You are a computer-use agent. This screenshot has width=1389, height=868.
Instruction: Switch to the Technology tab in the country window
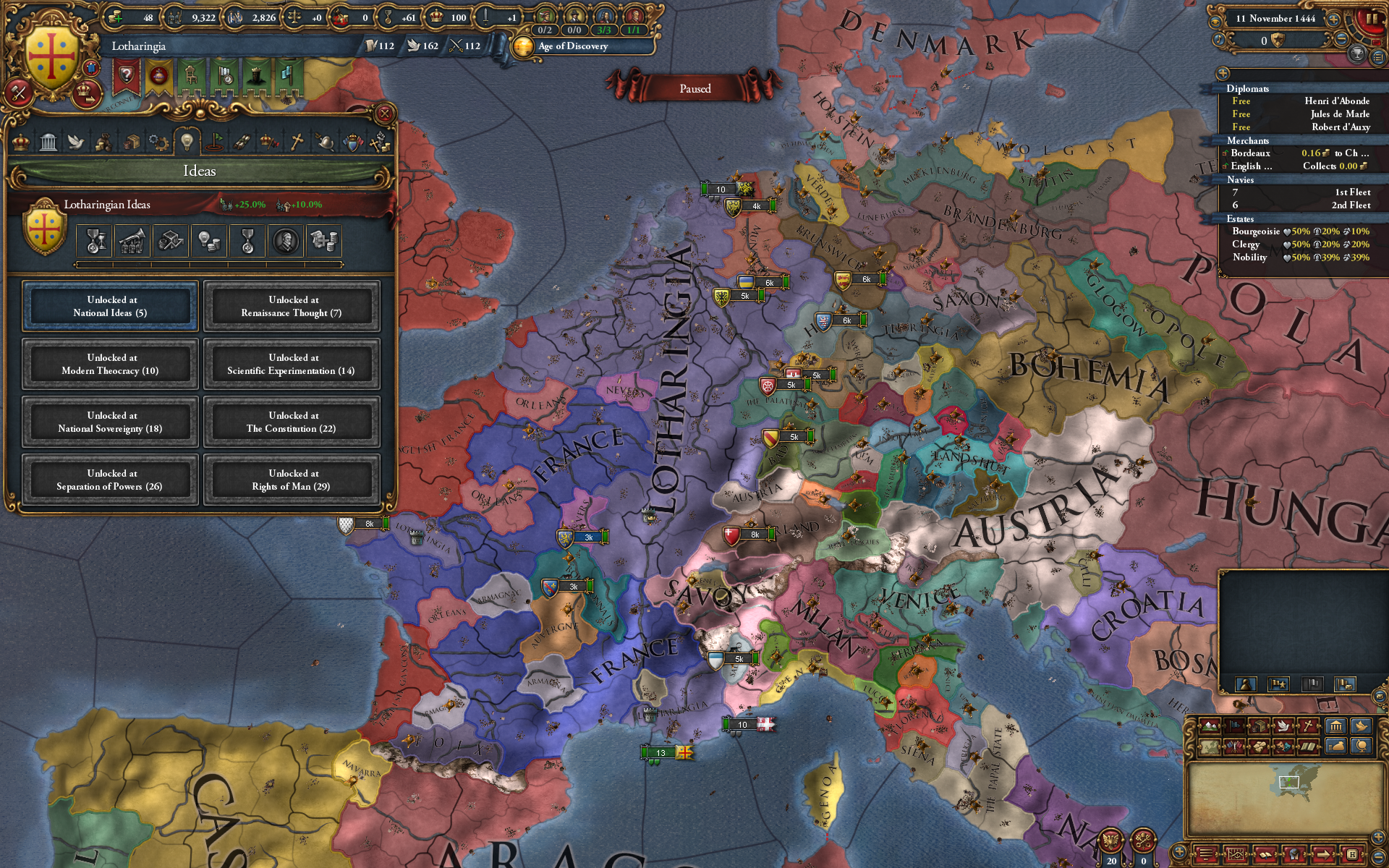158,142
